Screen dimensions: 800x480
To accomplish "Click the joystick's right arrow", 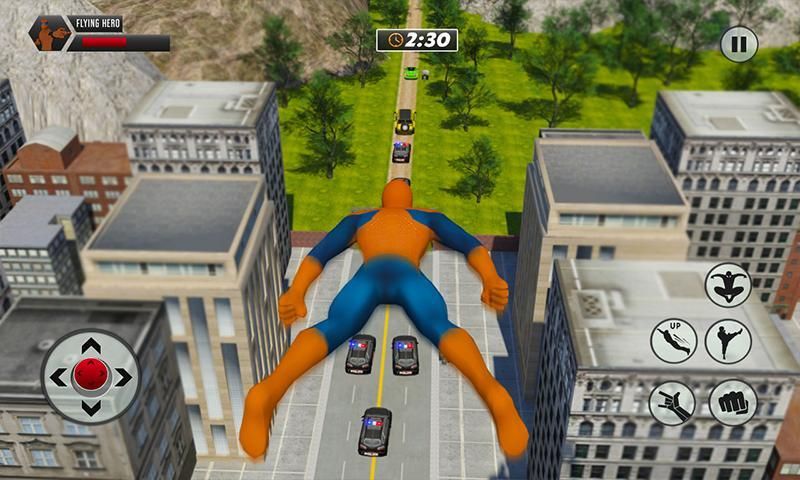I will (x=122, y=377).
